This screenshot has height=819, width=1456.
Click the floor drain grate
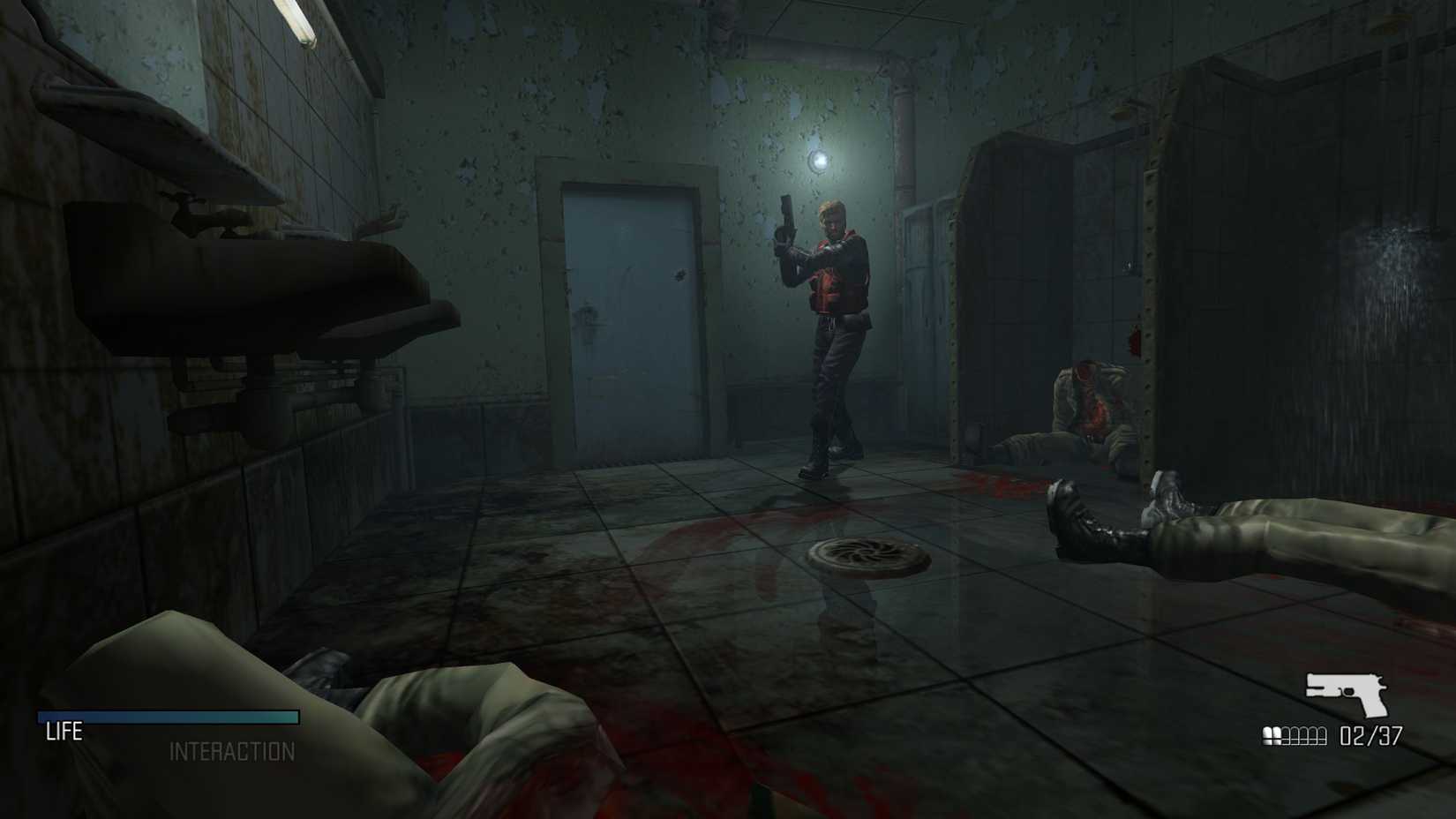click(866, 556)
